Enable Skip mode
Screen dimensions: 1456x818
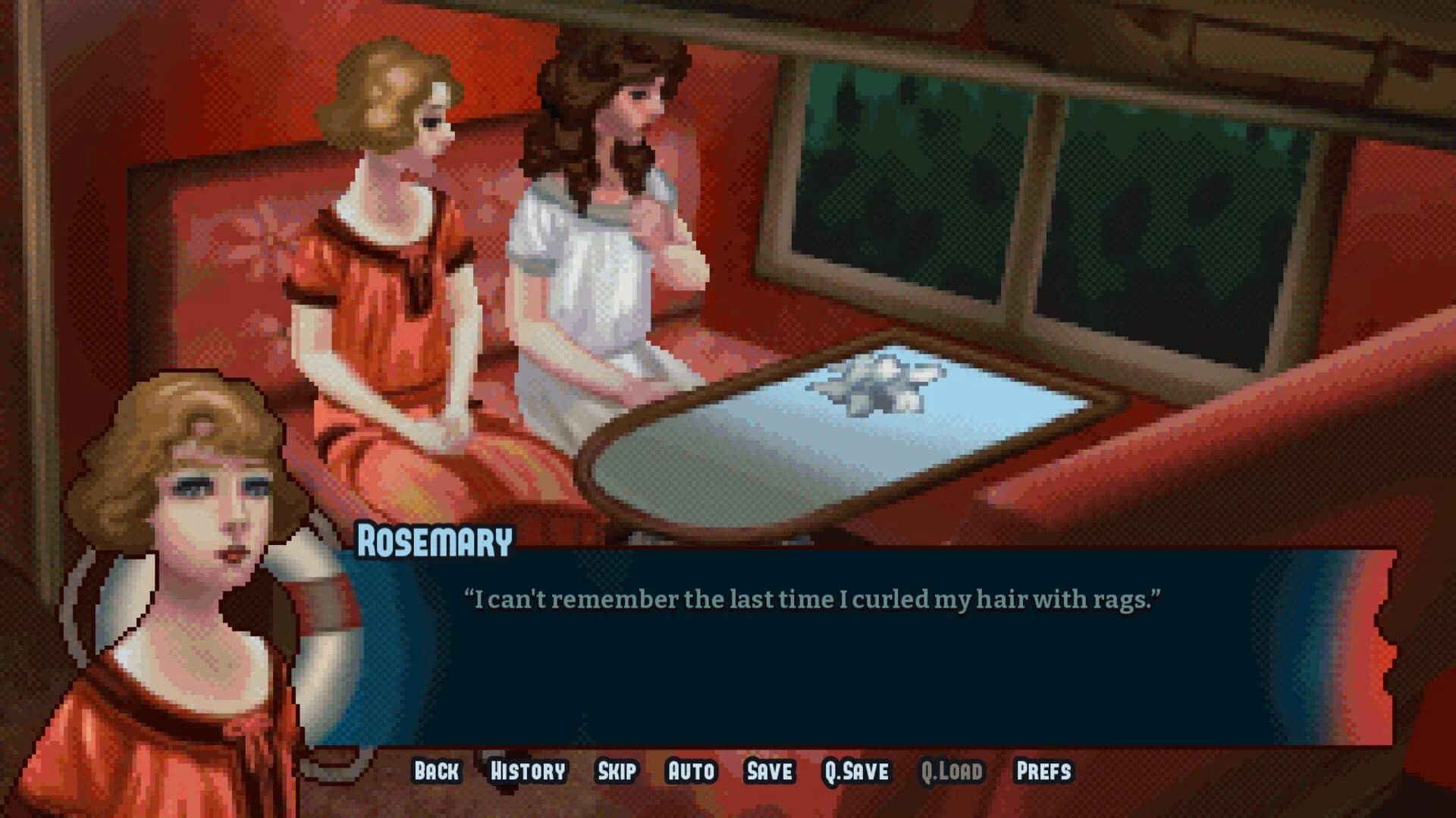[618, 772]
